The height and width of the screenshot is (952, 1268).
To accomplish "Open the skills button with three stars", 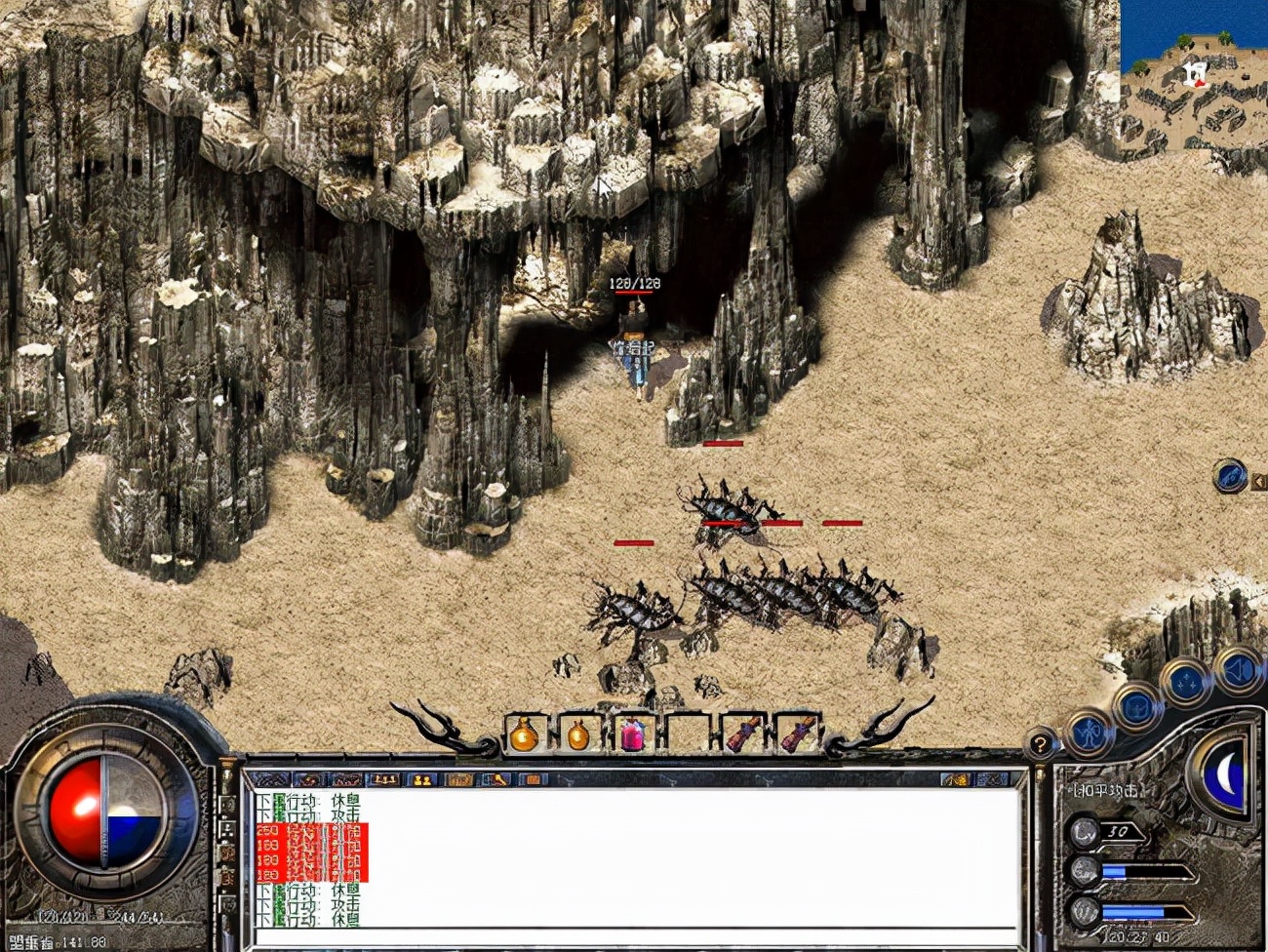I will point(1187,683).
